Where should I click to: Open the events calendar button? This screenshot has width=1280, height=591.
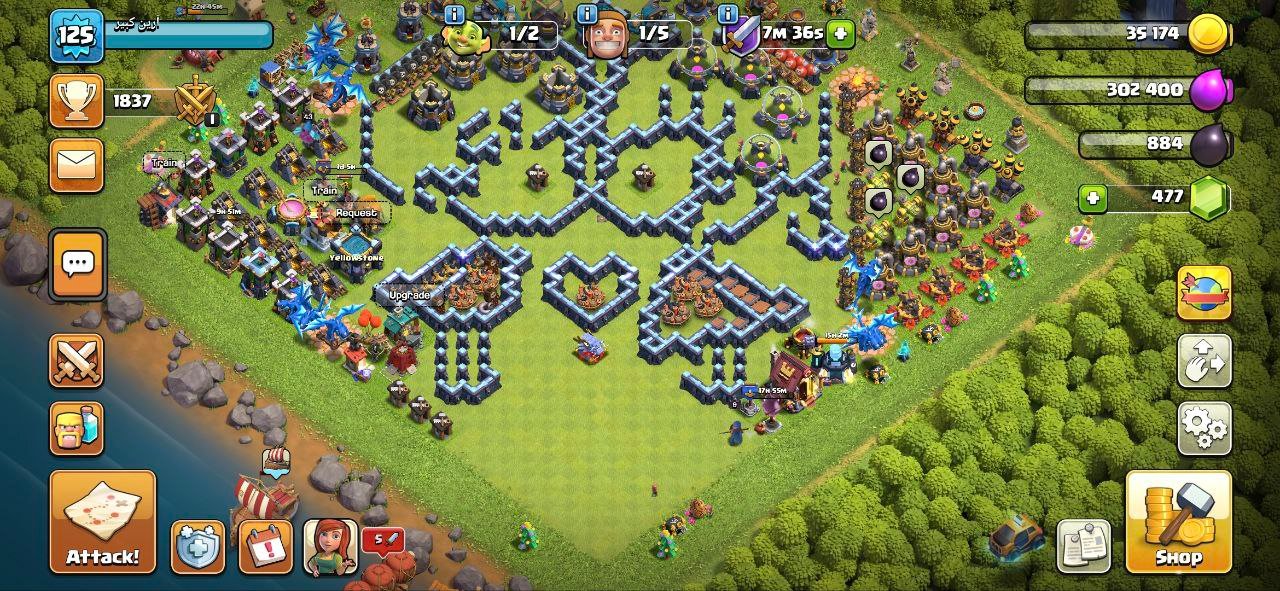tap(265, 546)
